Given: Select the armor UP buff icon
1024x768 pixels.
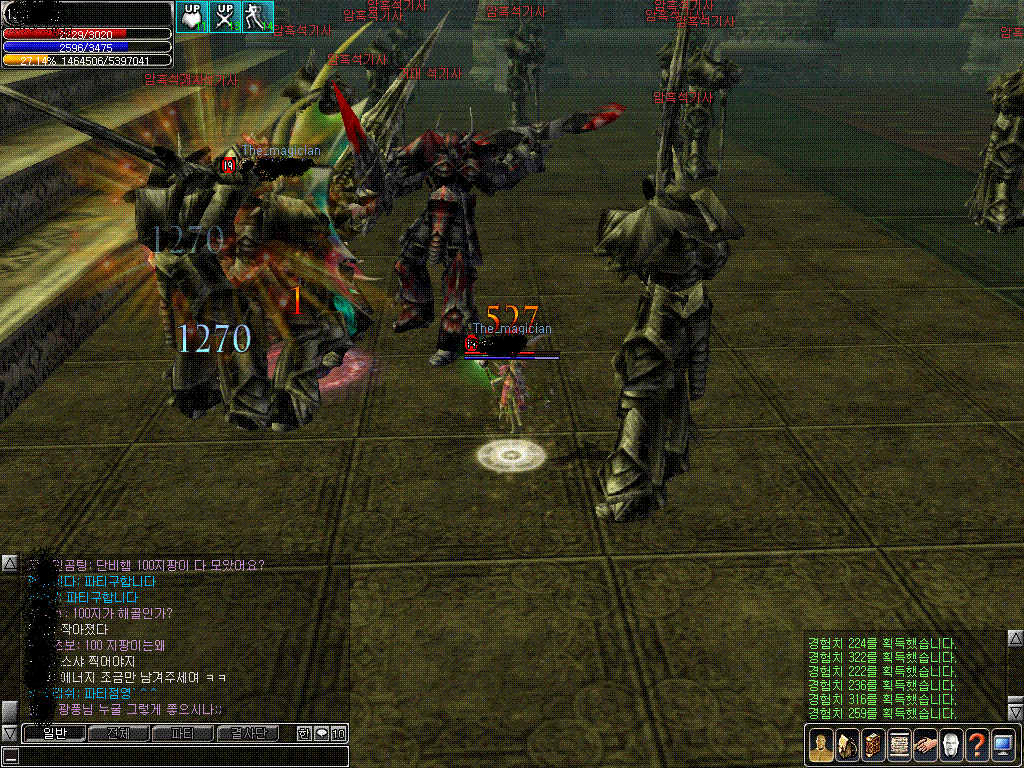Looking at the screenshot, I should [193, 17].
